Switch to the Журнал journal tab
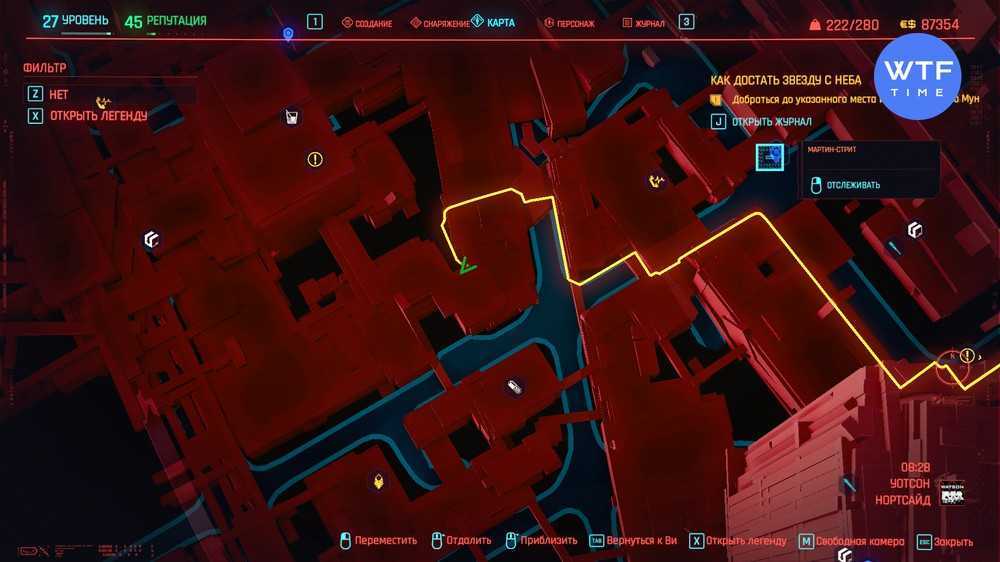 [x=643, y=23]
